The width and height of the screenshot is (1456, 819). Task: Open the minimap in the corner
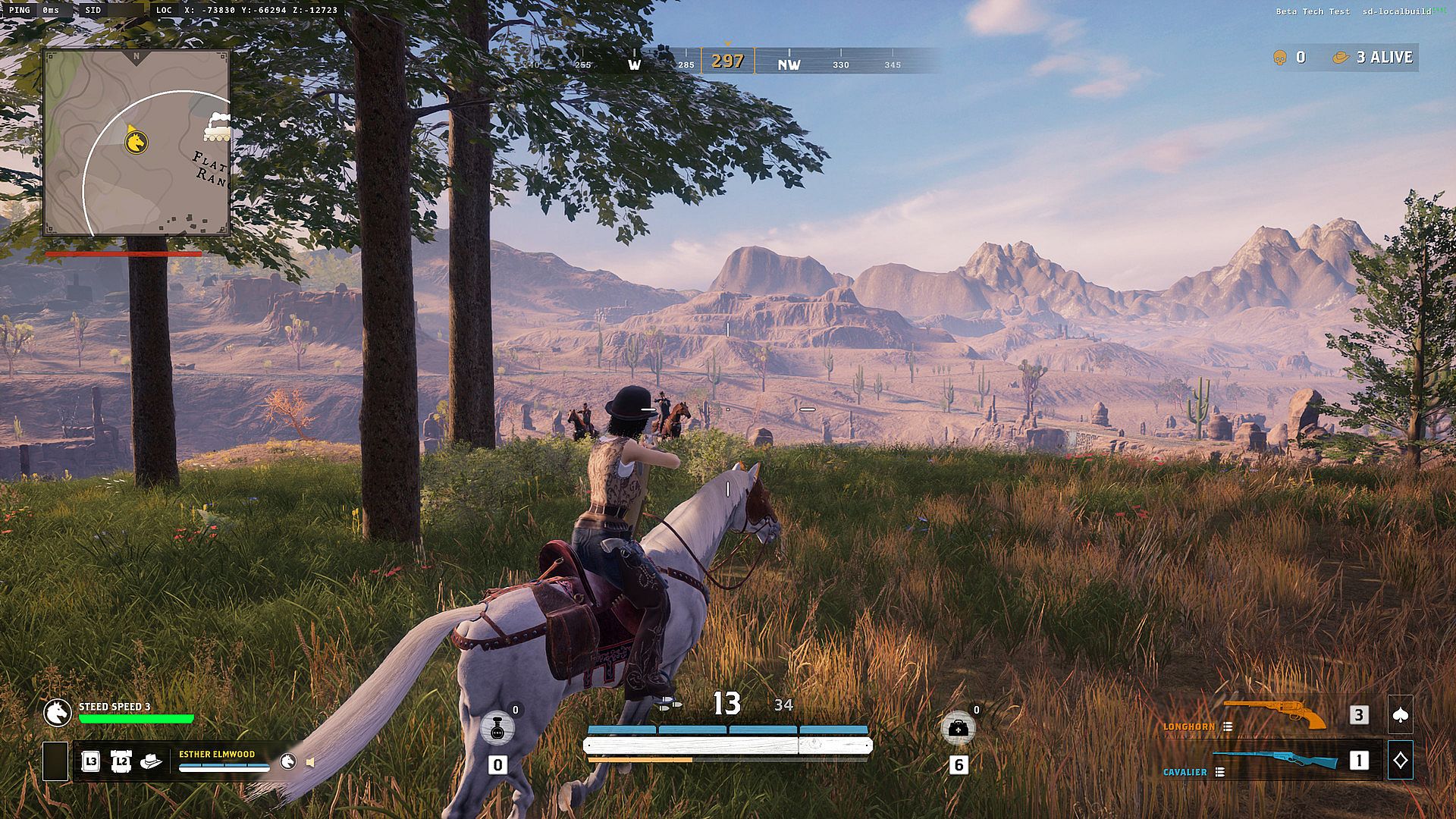click(136, 143)
